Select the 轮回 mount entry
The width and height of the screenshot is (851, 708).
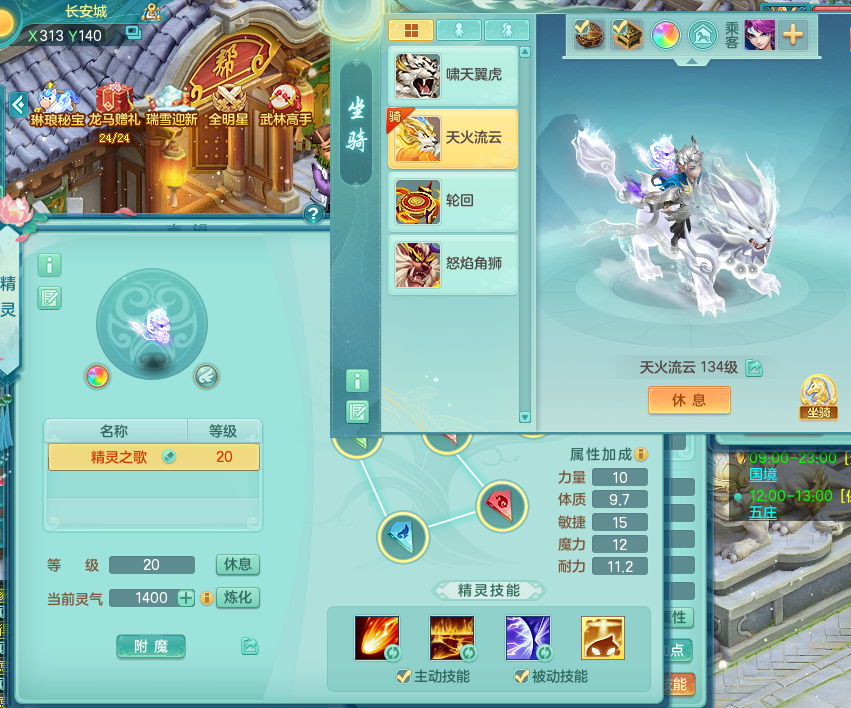point(453,201)
